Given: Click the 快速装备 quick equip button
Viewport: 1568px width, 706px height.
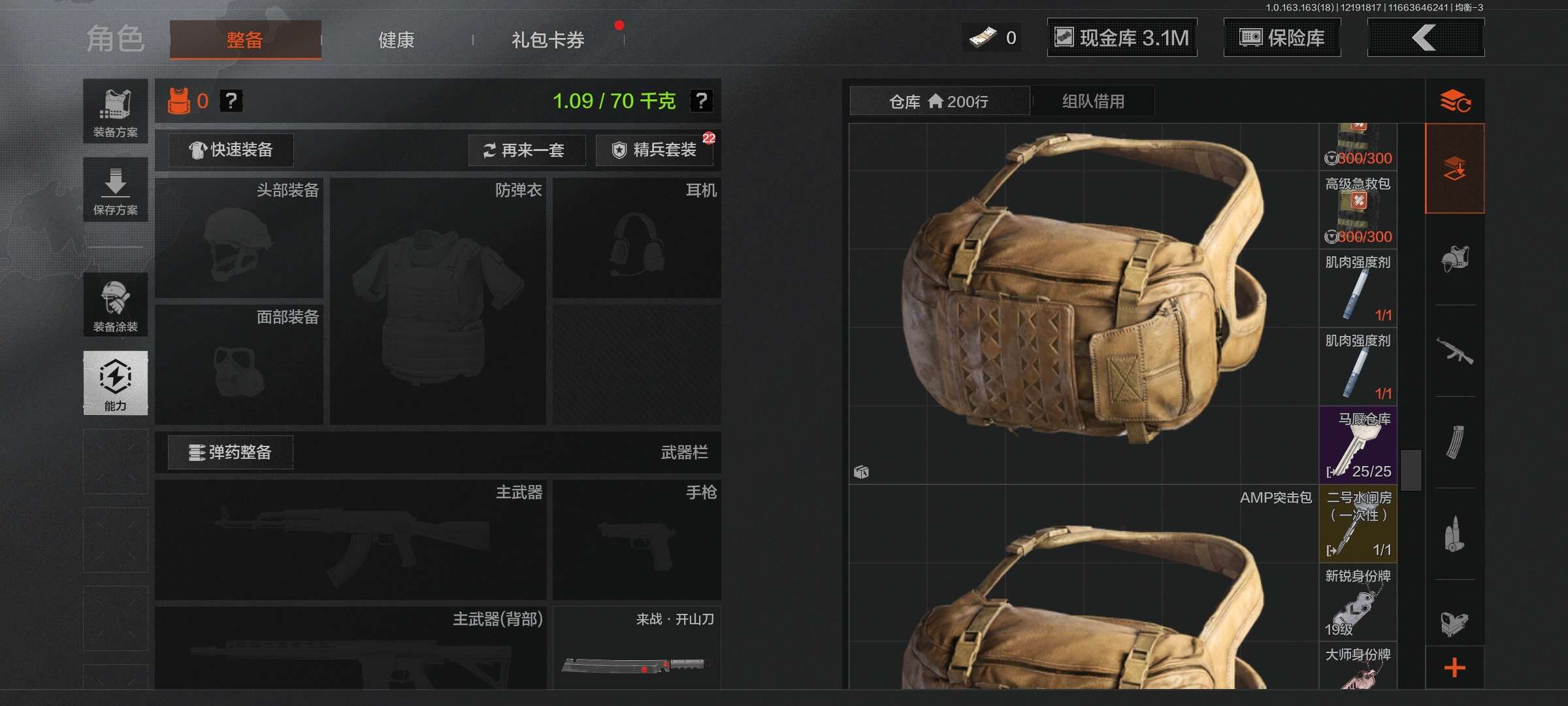Looking at the screenshot, I should click(x=230, y=150).
